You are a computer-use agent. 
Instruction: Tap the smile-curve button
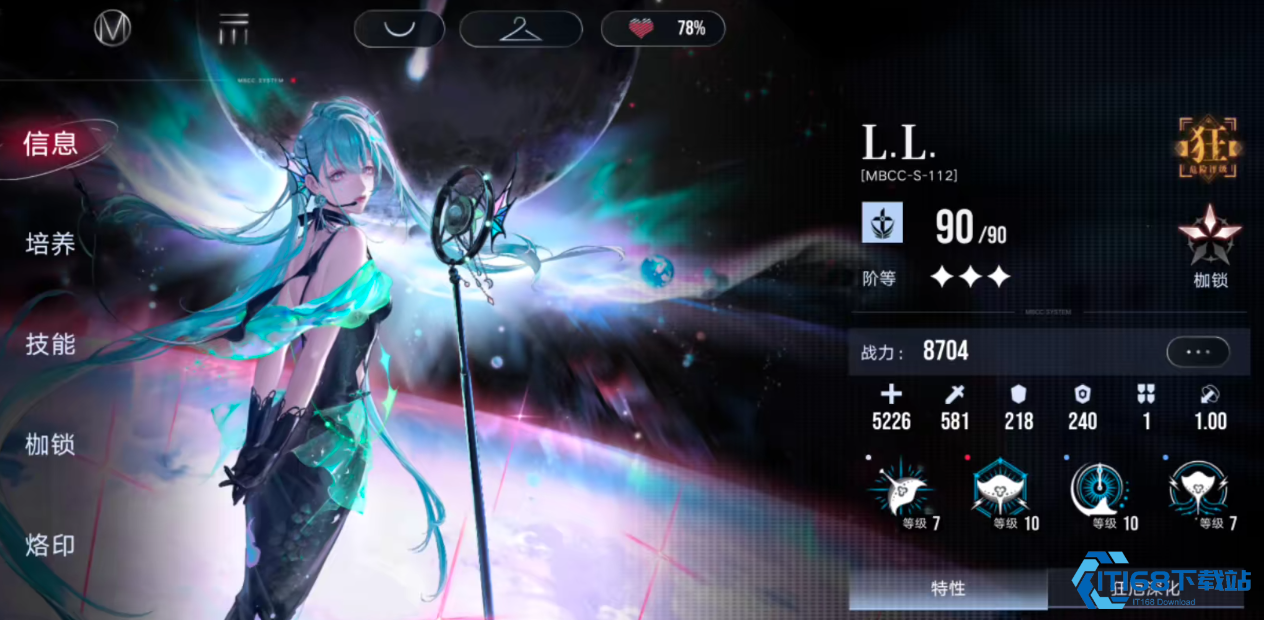pyautogui.click(x=400, y=29)
